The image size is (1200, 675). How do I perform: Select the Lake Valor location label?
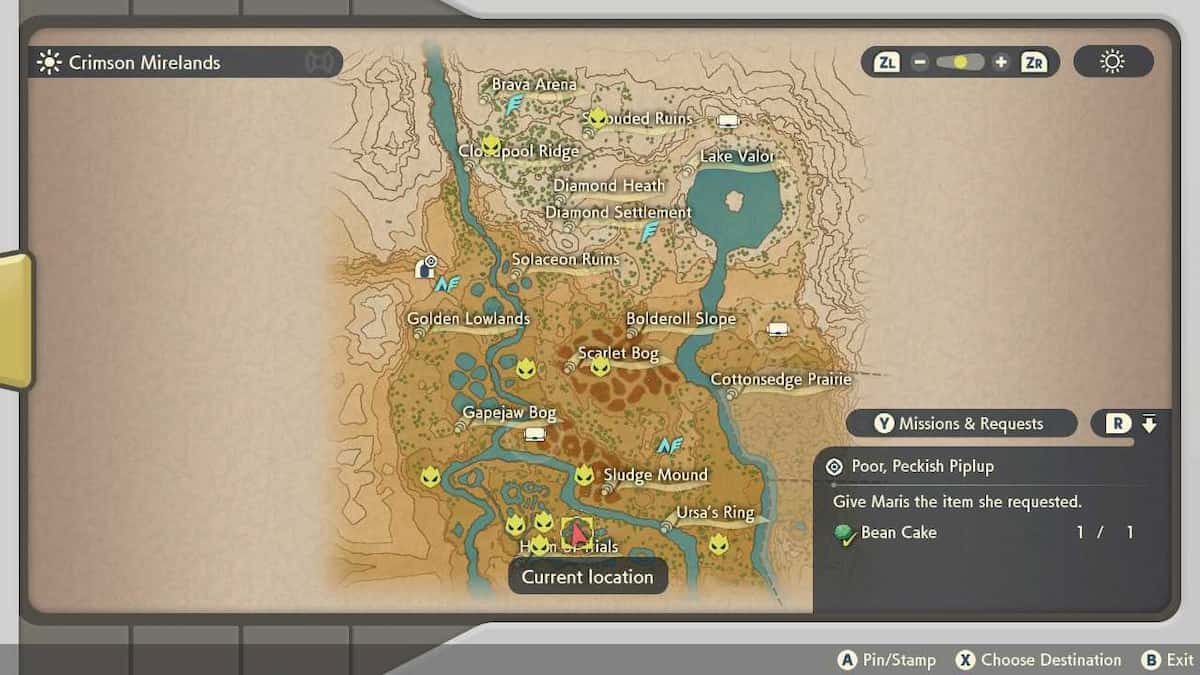coord(737,156)
